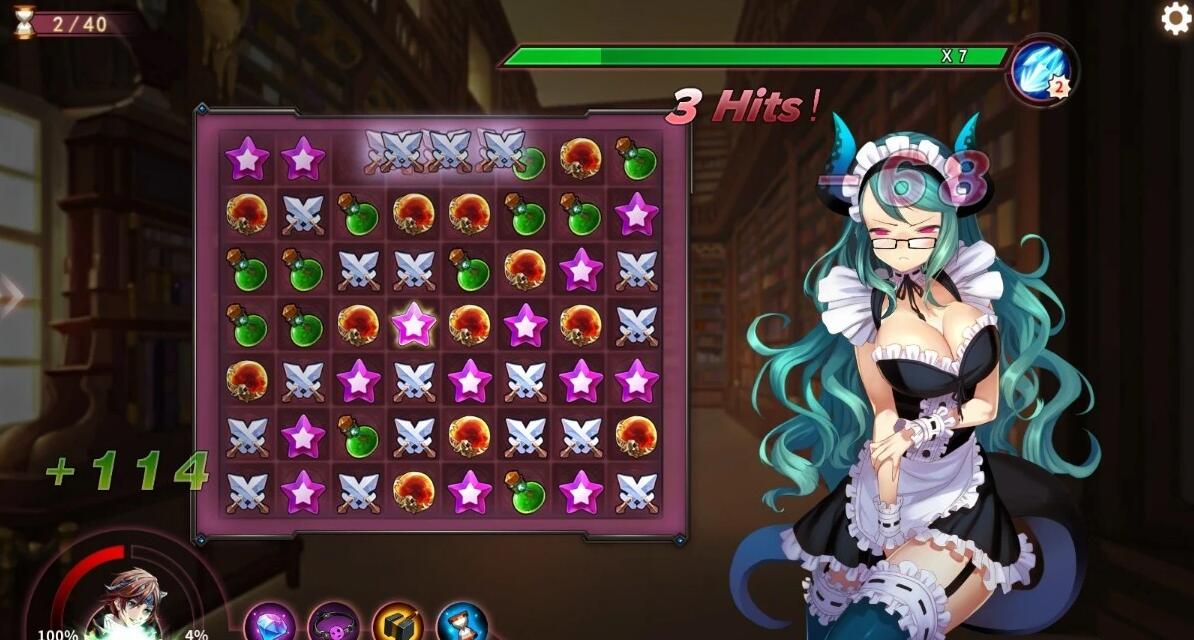1194x640 pixels.
Task: Open the settings gear menu
Action: (x=1175, y=19)
